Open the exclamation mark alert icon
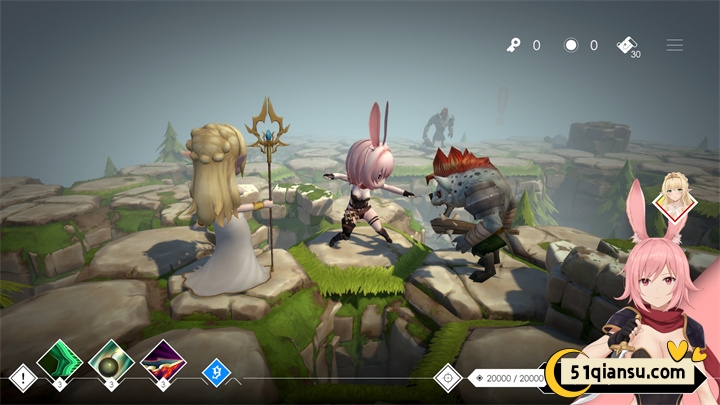Image resolution: width=720 pixels, height=405 pixels. 23,378
